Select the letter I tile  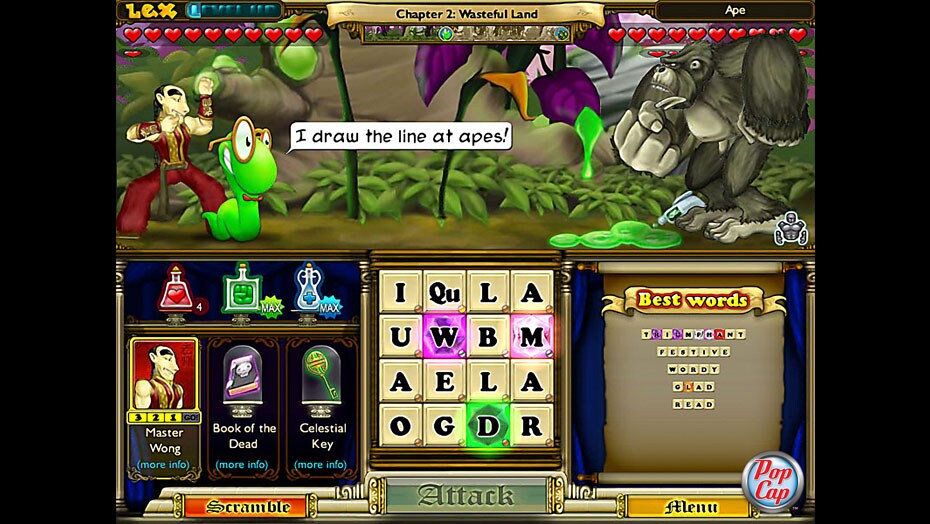coord(400,292)
